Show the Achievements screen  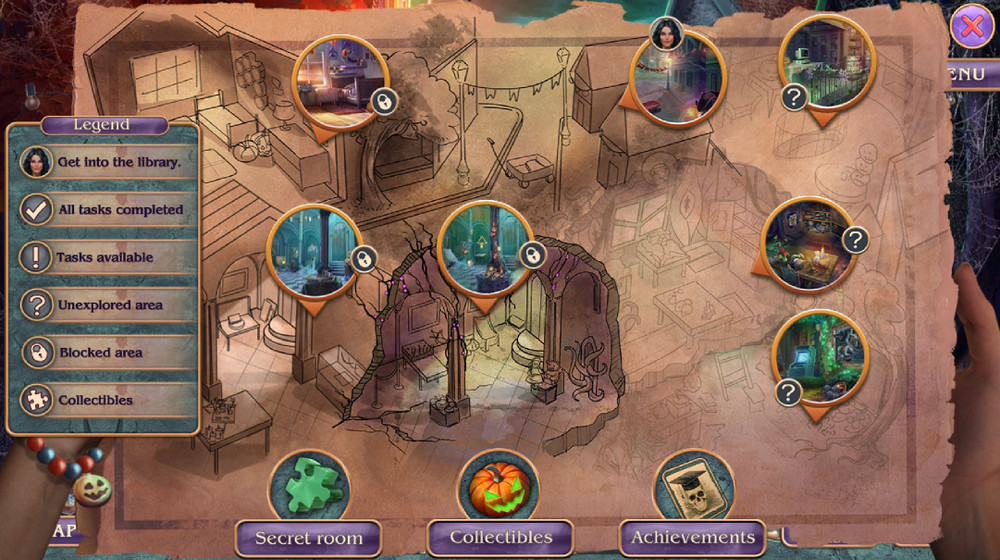click(x=692, y=538)
